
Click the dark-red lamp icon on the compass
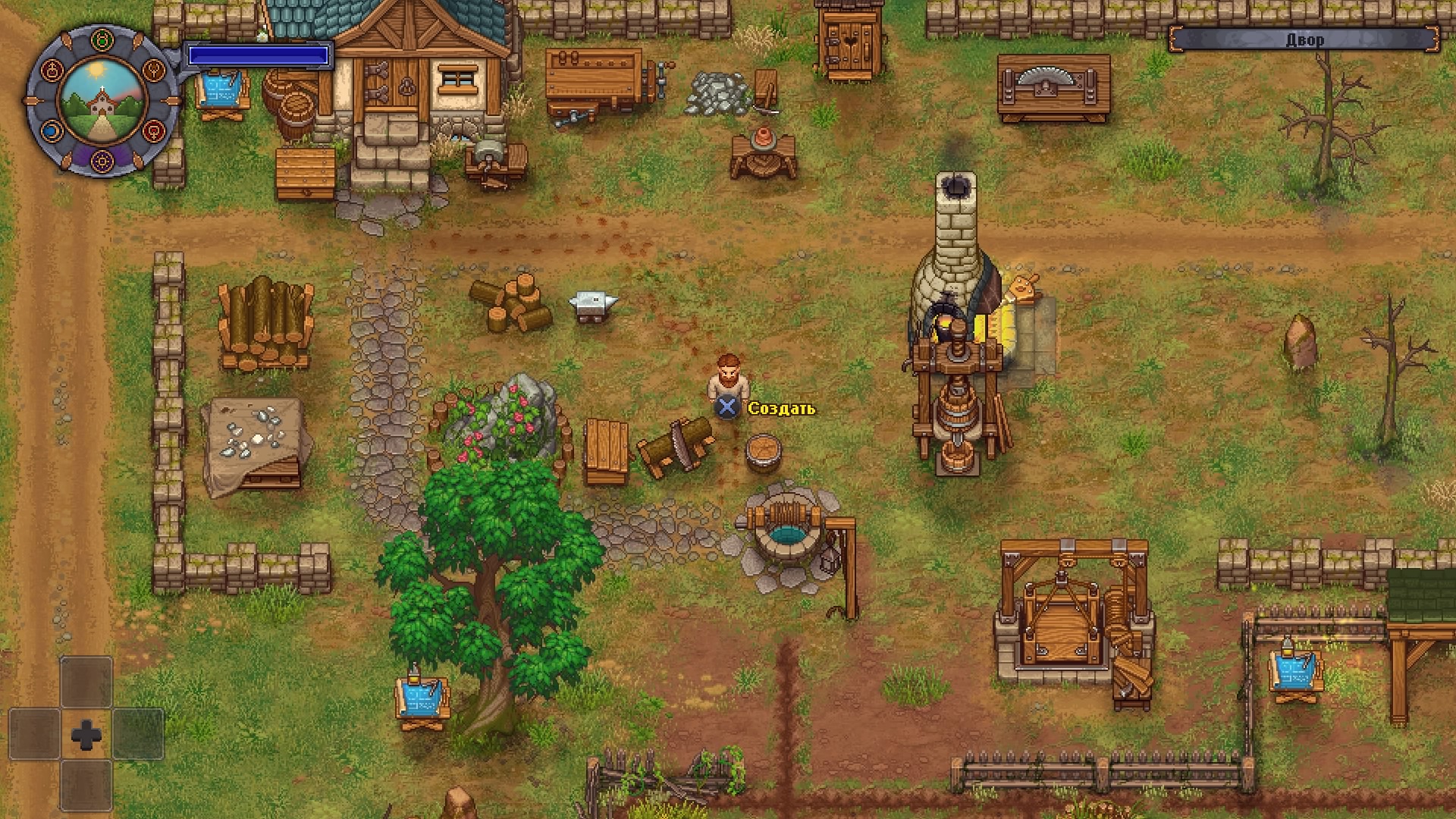(52, 71)
